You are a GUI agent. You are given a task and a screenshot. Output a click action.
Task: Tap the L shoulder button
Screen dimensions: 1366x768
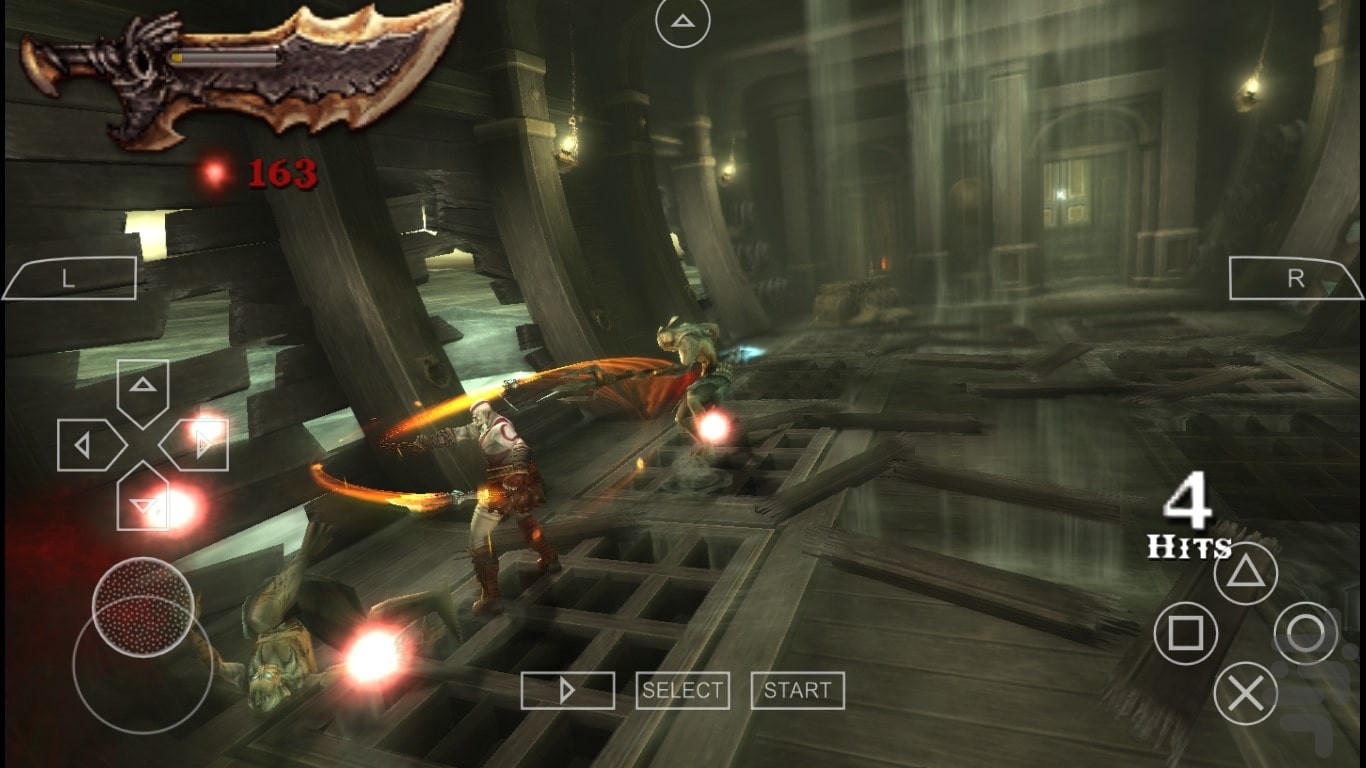69,278
